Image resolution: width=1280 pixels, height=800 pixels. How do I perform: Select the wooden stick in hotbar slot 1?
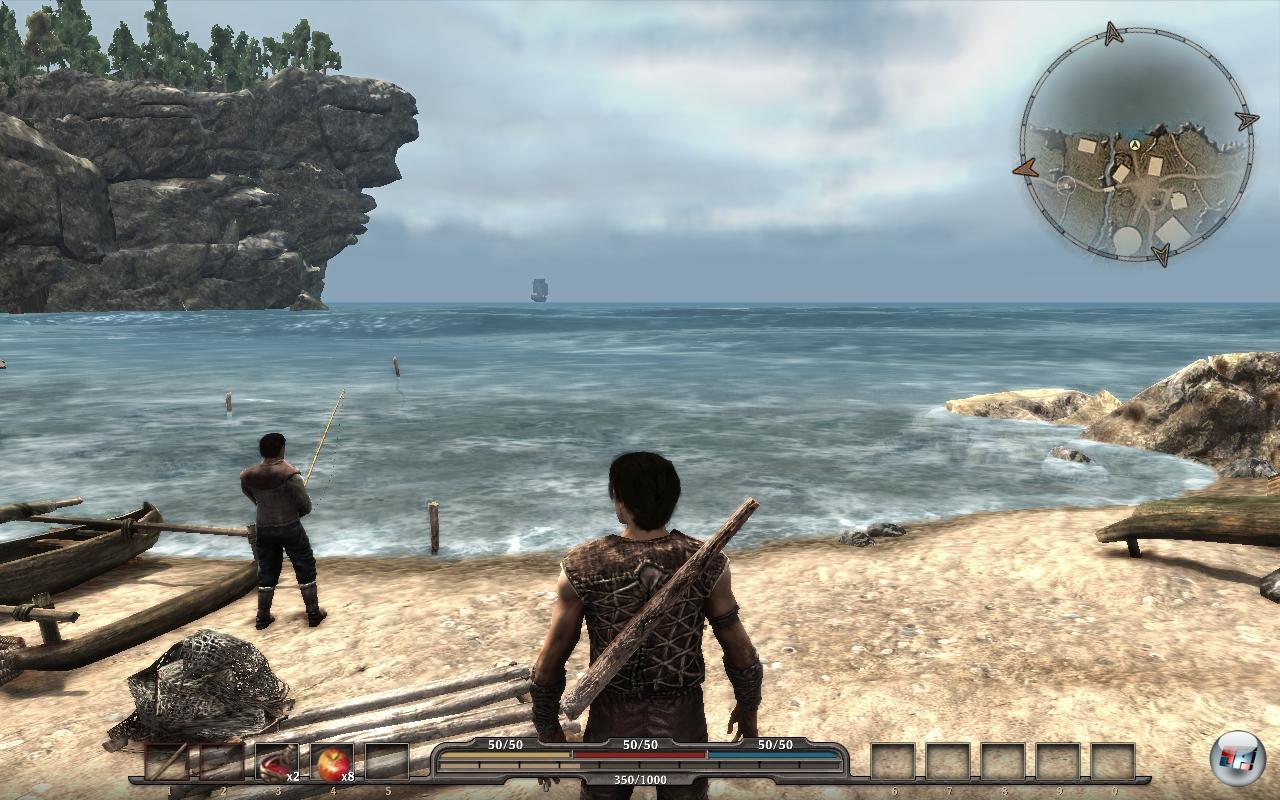click(x=167, y=763)
